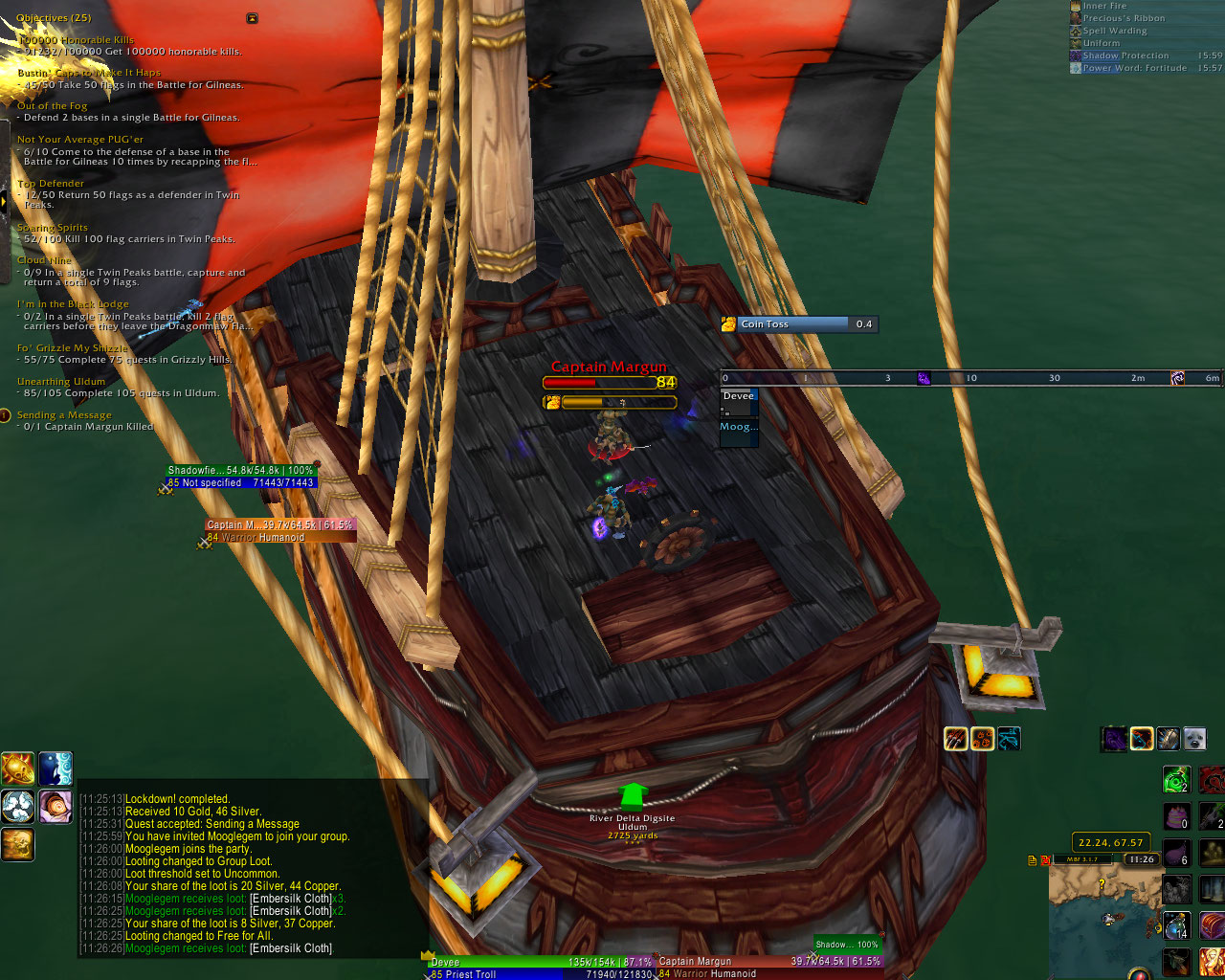
Task: Click the white seal pup icon
Action: coord(1193,739)
